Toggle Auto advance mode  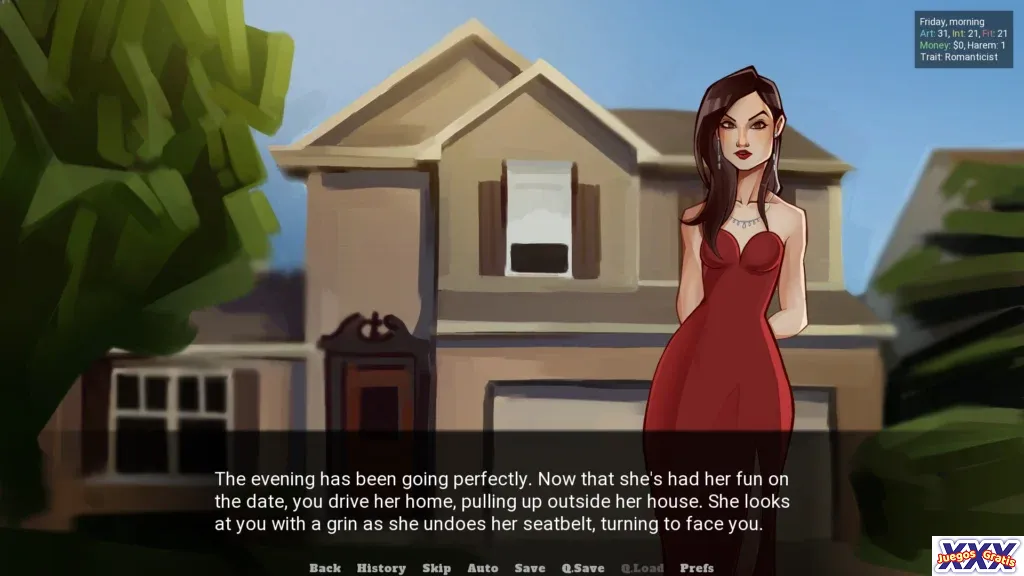coord(482,568)
